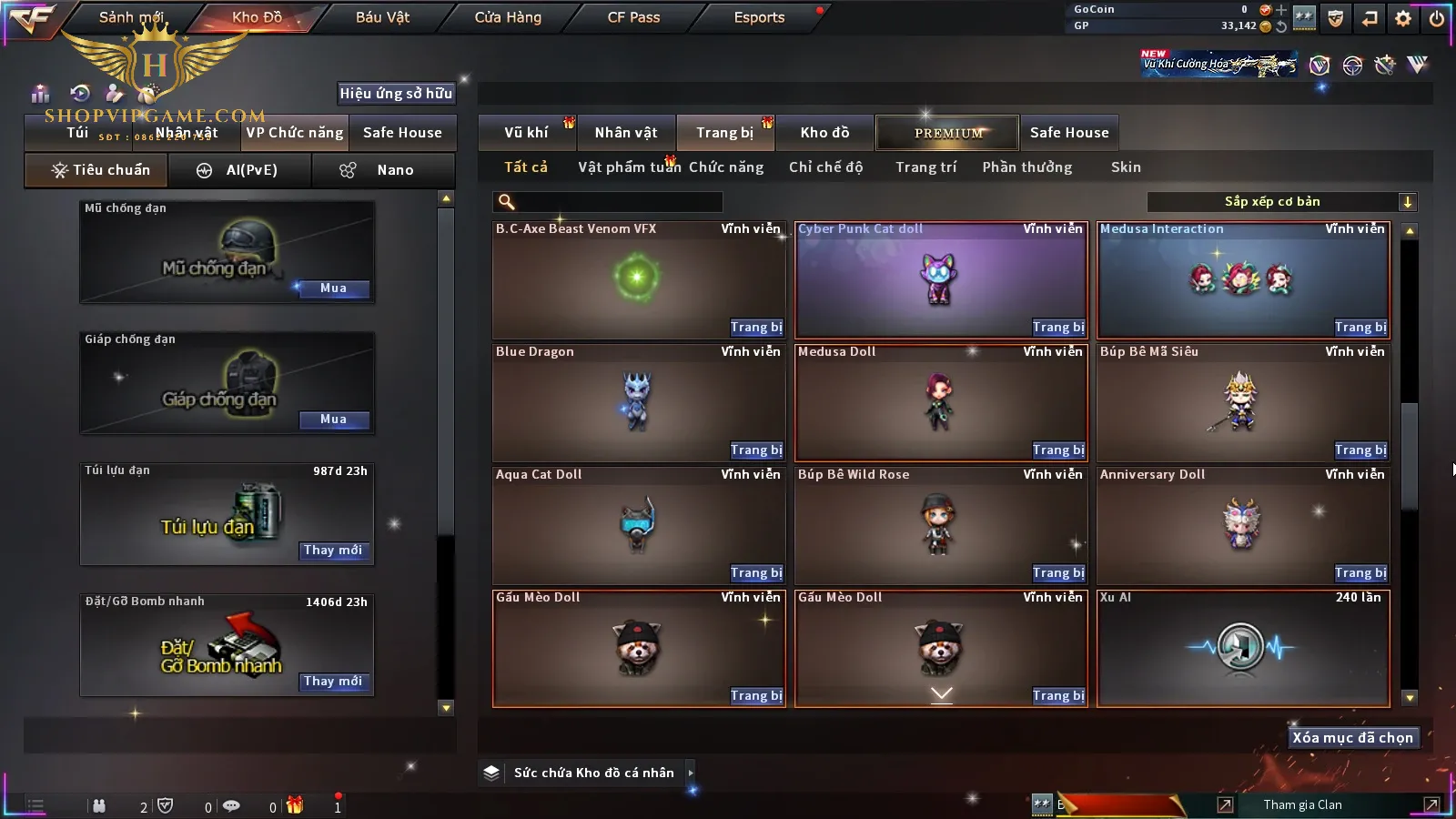Select the Cyber Punk Cat doll item

(x=941, y=279)
